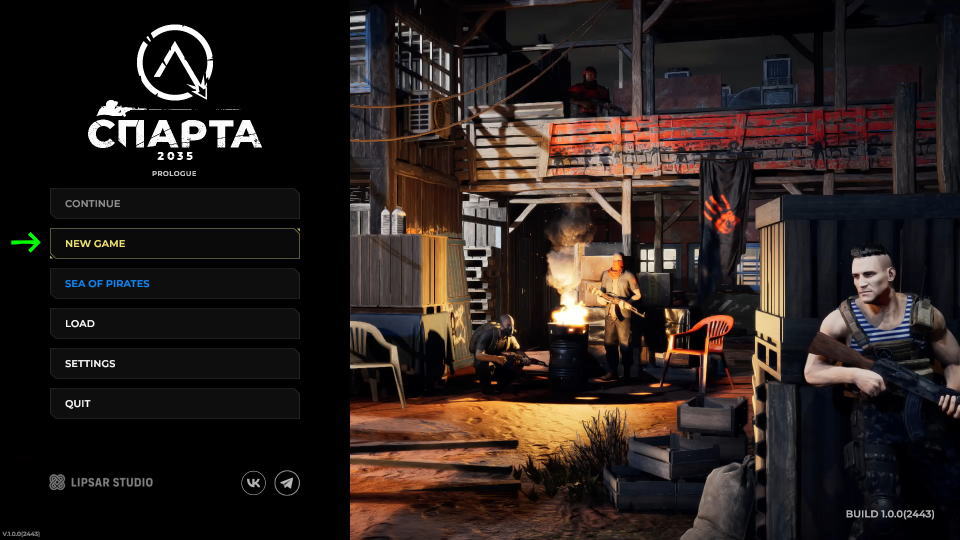
Task: Click the Lipsar Studio logo
Action: pyautogui.click(x=101, y=483)
